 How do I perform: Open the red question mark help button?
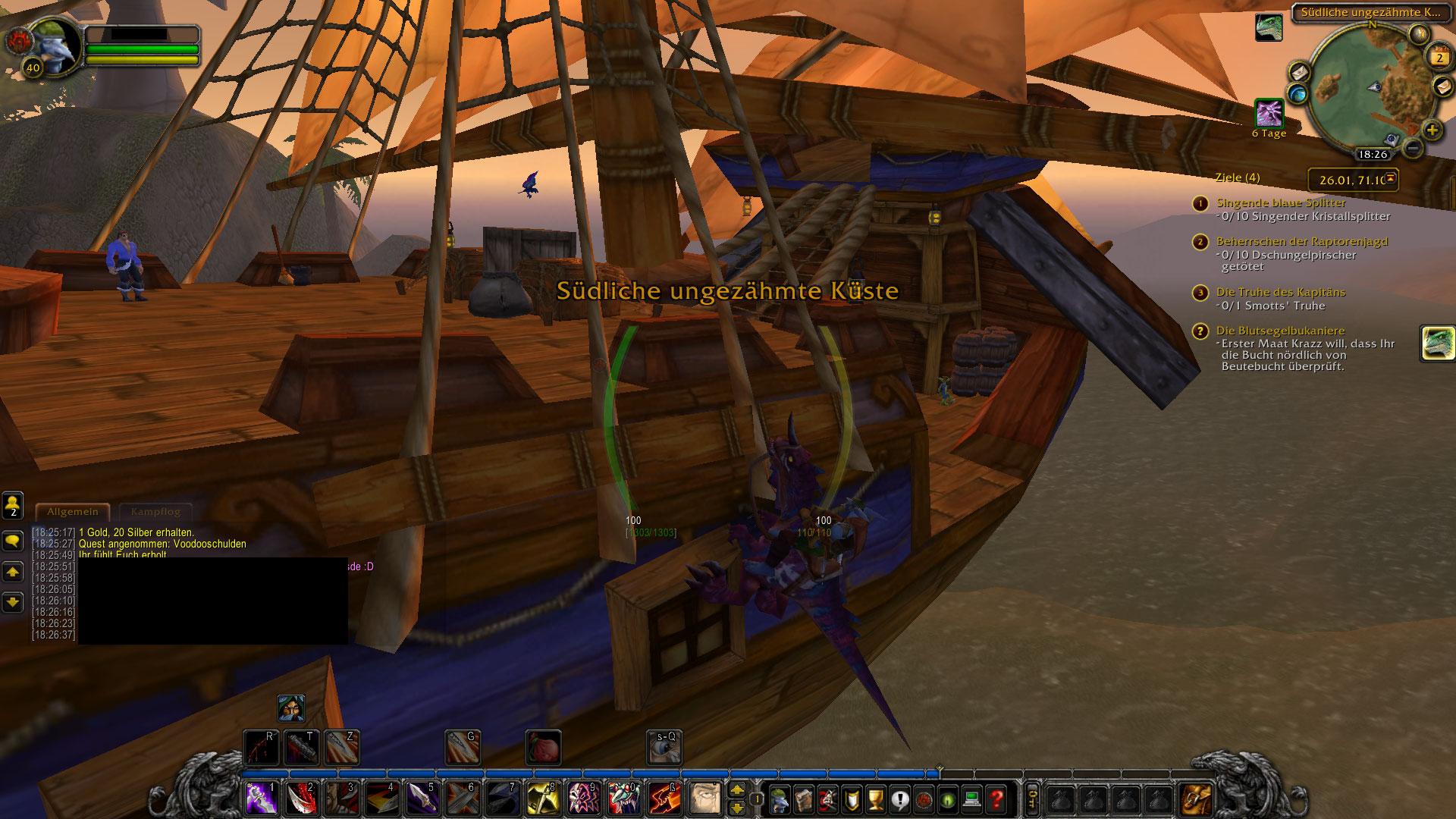point(996,799)
